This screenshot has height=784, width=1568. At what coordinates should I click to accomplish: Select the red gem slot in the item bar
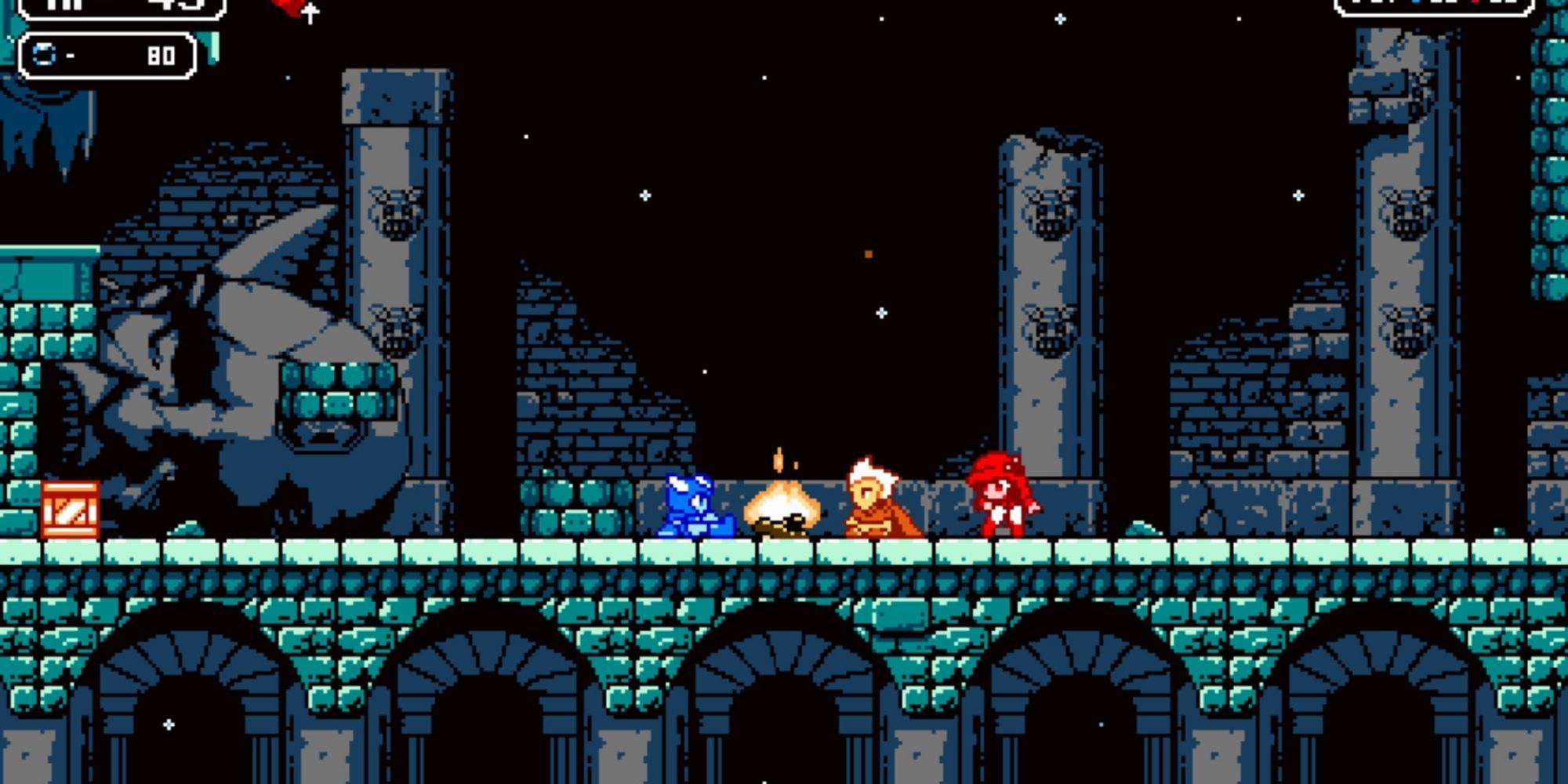point(1475,3)
